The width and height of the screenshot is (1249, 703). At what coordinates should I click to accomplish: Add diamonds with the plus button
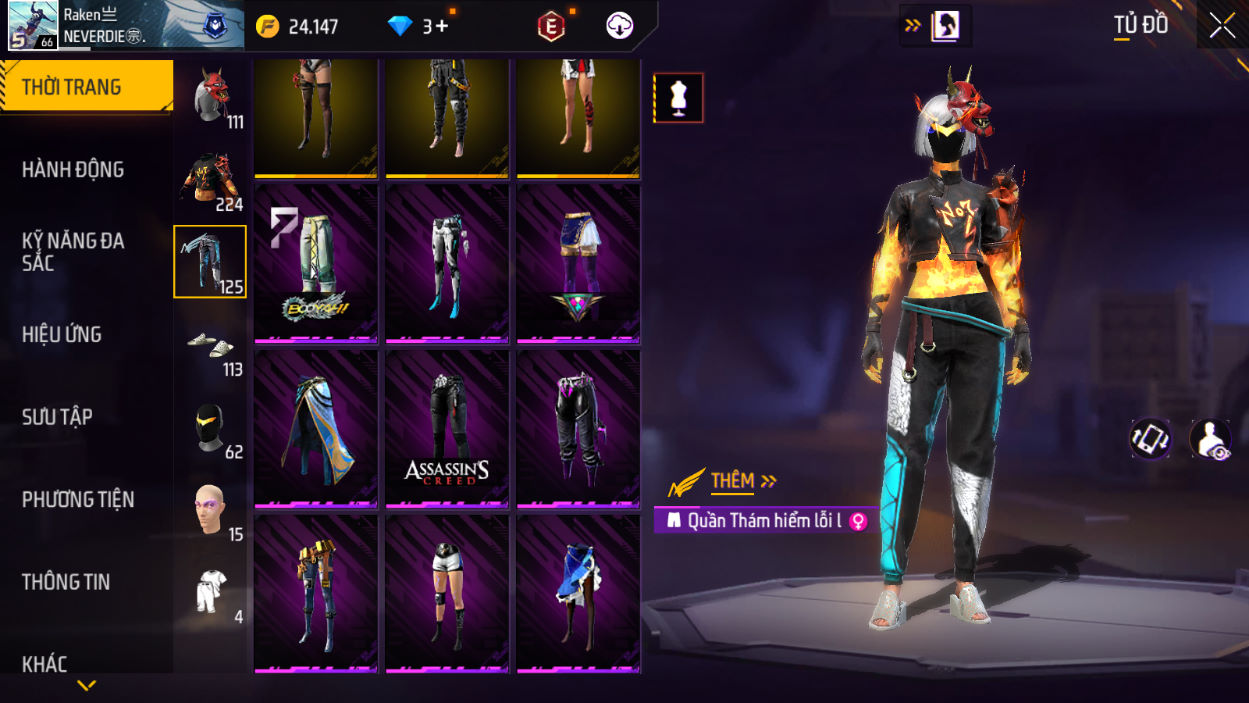[x=441, y=27]
